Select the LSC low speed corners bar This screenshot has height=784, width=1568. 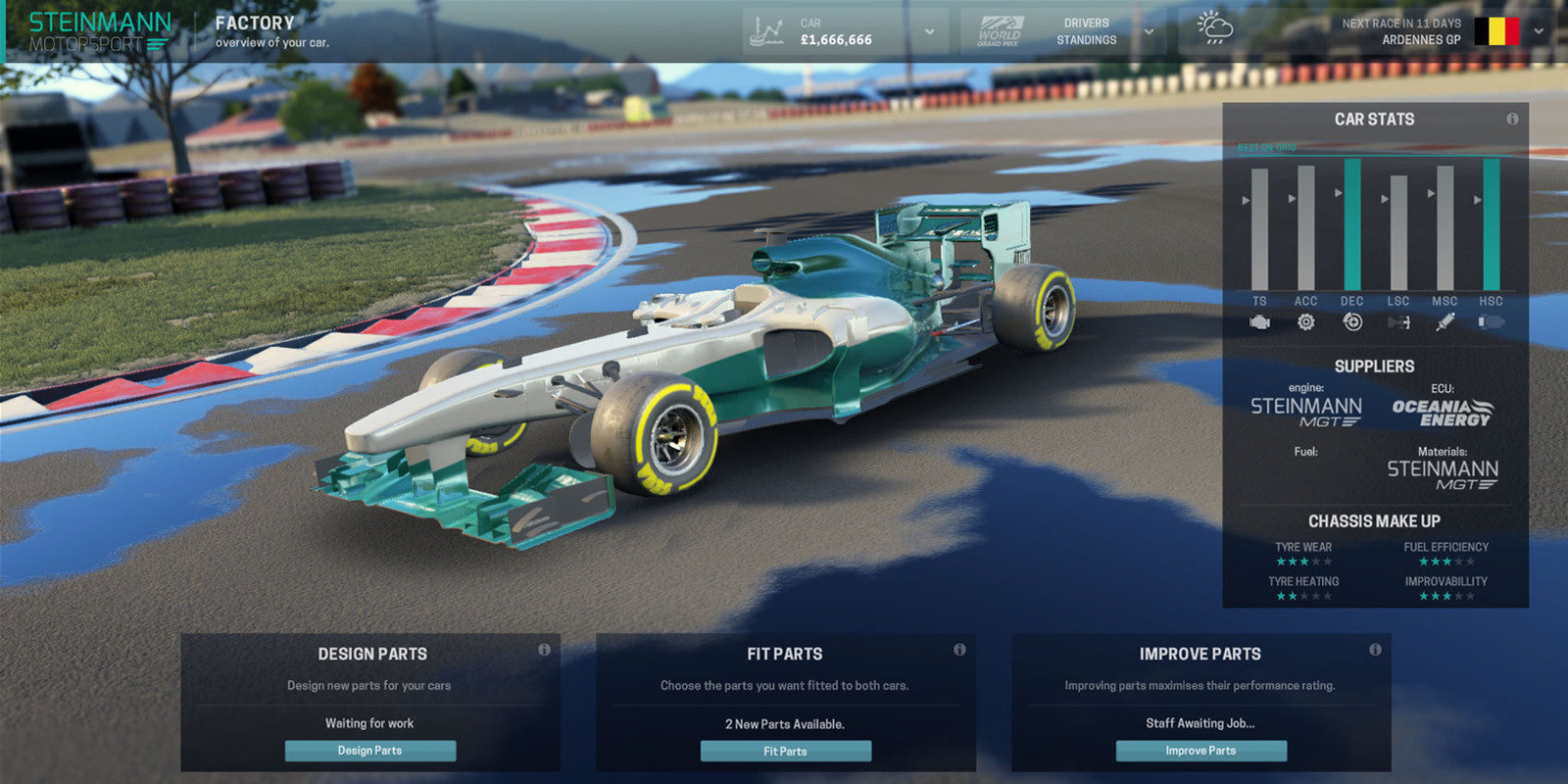tap(1398, 233)
